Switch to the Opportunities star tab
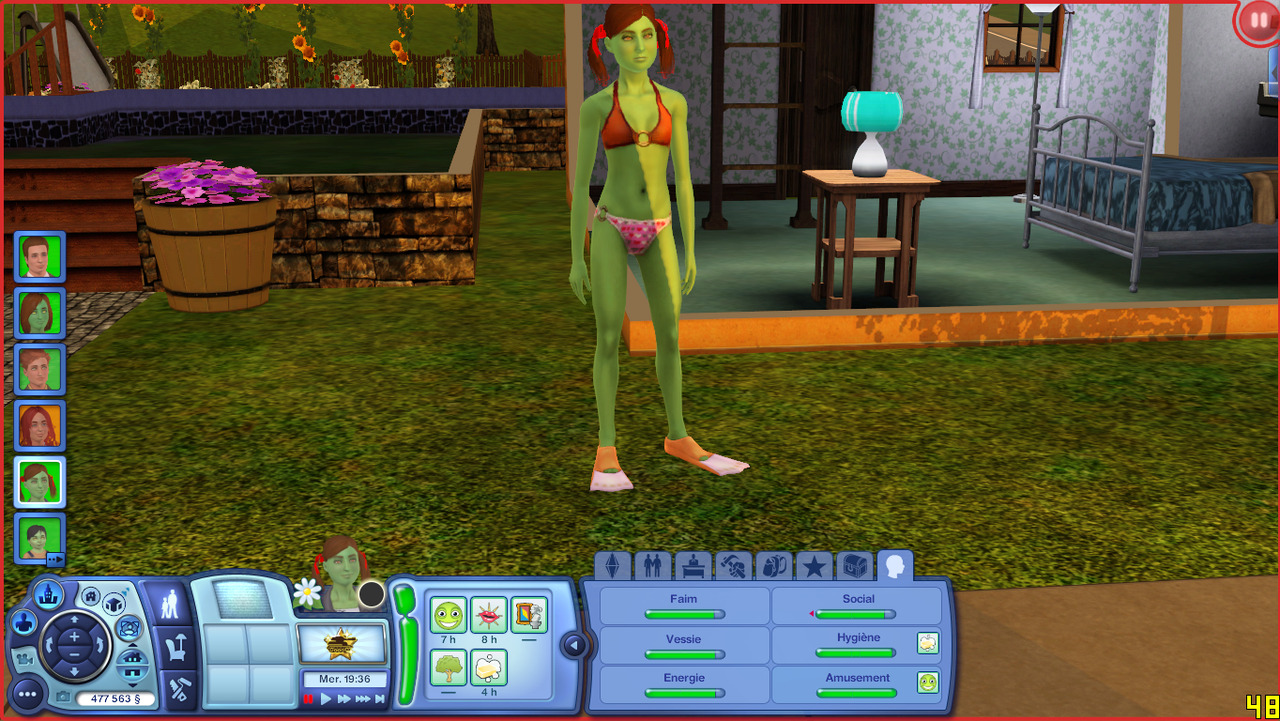 (x=814, y=567)
